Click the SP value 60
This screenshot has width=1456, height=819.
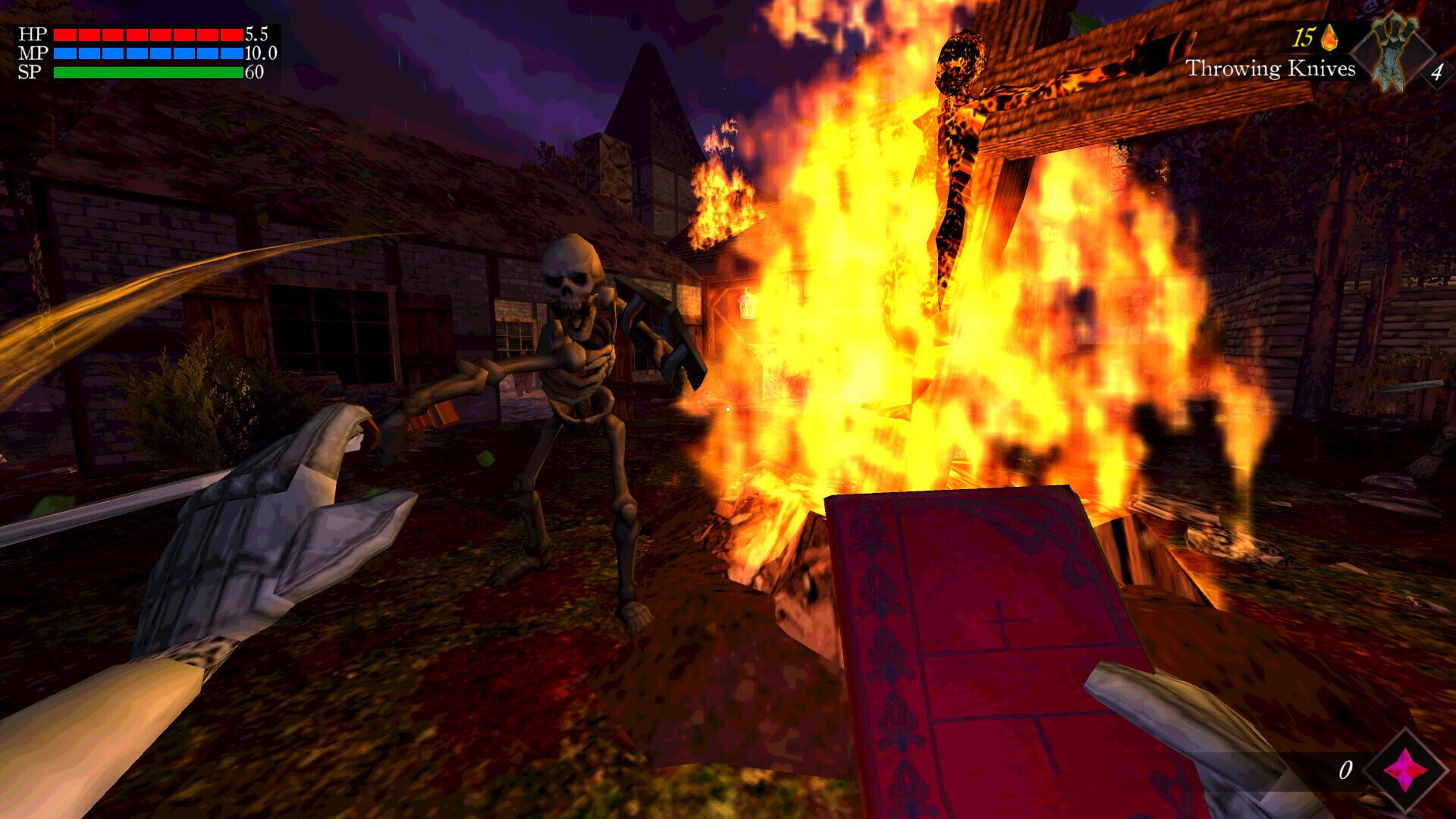[x=253, y=74]
